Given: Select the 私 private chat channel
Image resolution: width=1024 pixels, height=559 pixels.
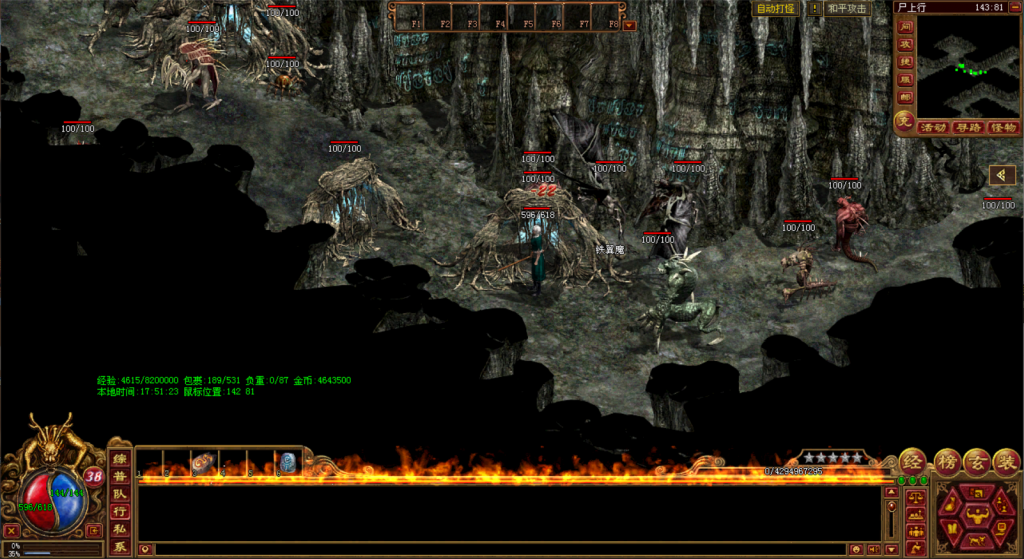Looking at the screenshot, I should point(120,529).
